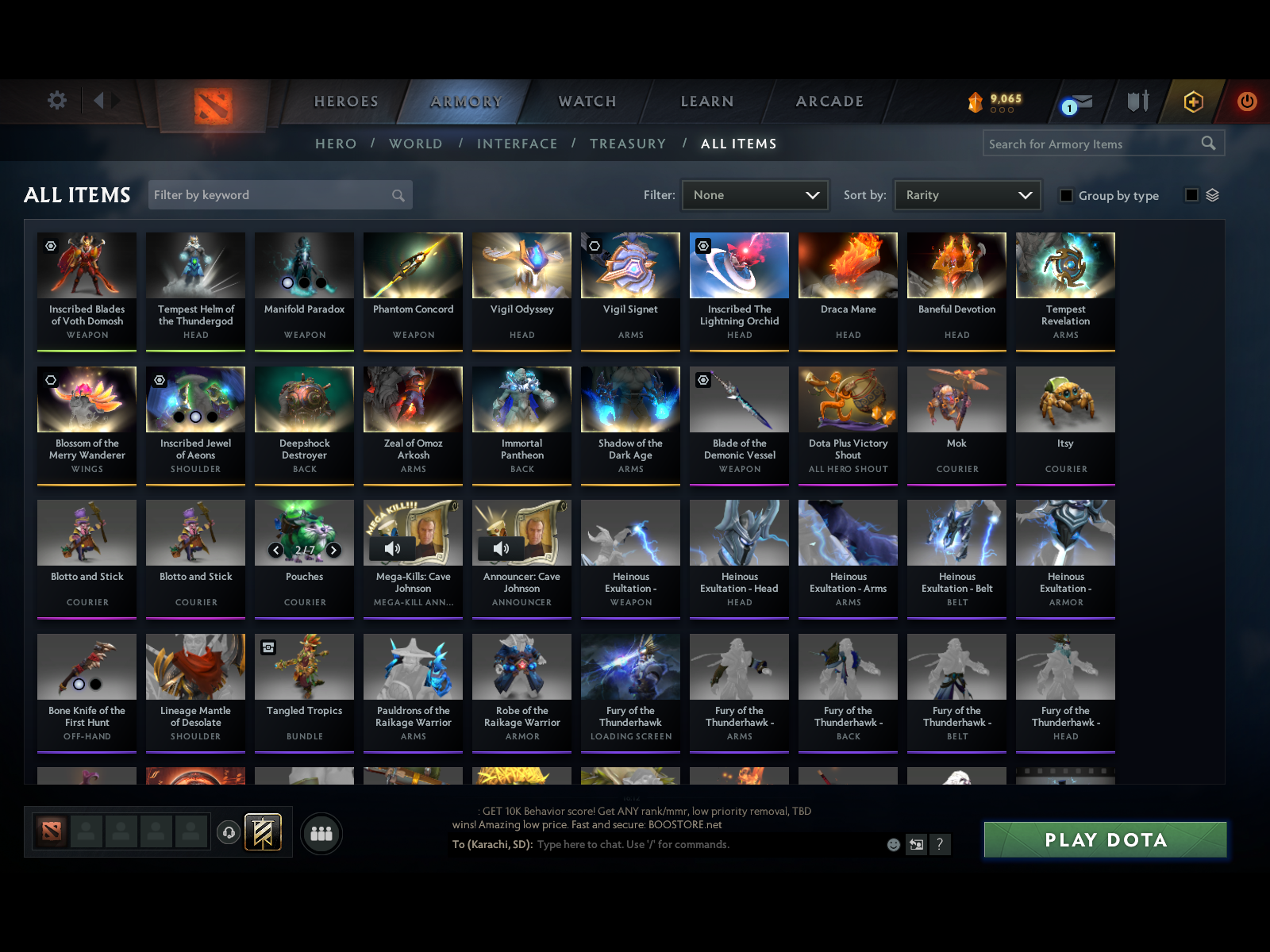Open the Filter dropdown set to None
1270x952 pixels.
tap(754, 194)
